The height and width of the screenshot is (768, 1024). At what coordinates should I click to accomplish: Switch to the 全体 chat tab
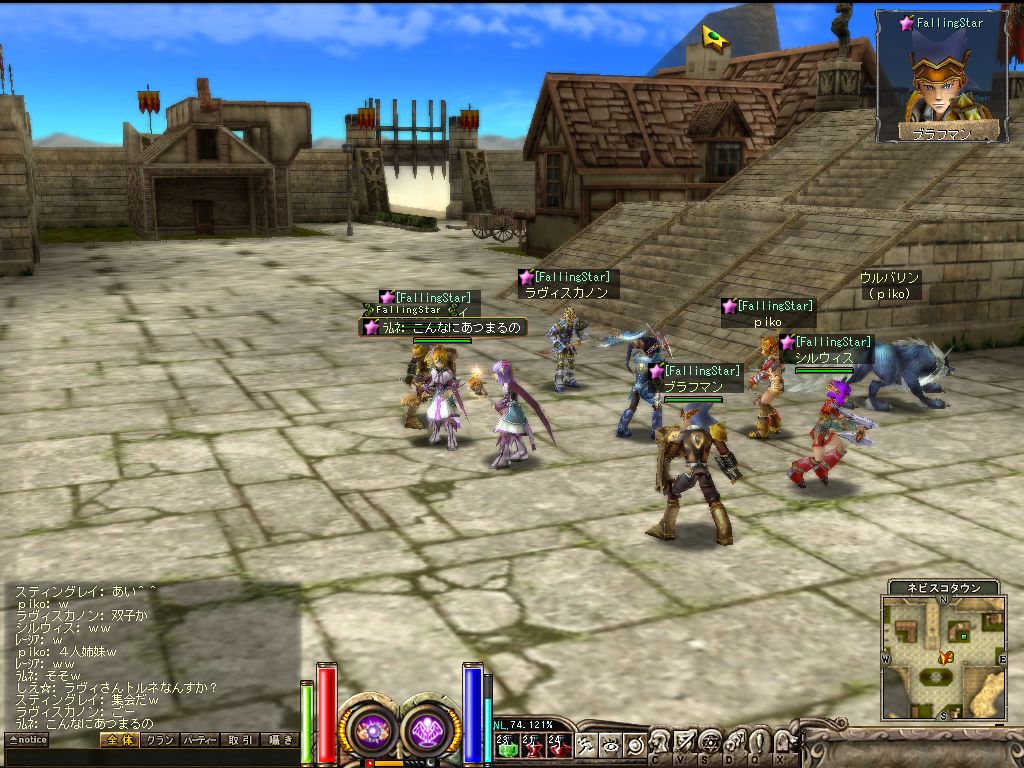click(x=118, y=740)
